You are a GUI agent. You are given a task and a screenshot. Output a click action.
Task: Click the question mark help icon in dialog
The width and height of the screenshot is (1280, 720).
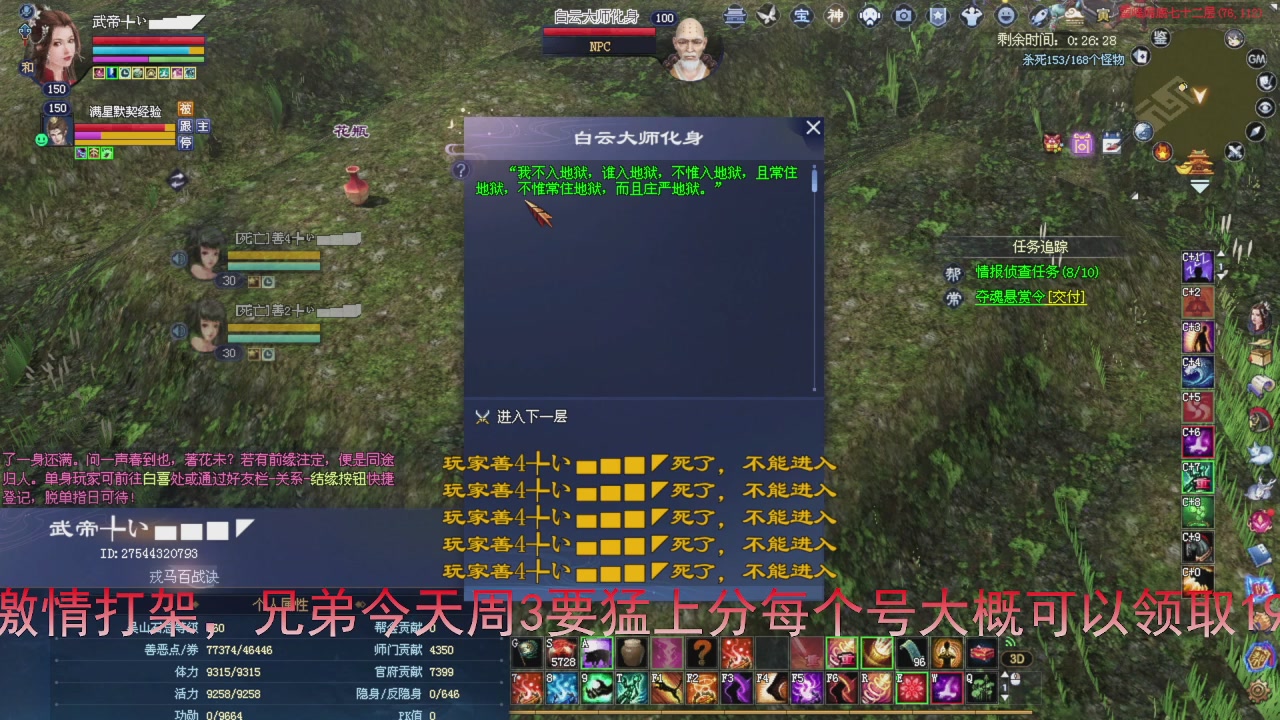460,170
